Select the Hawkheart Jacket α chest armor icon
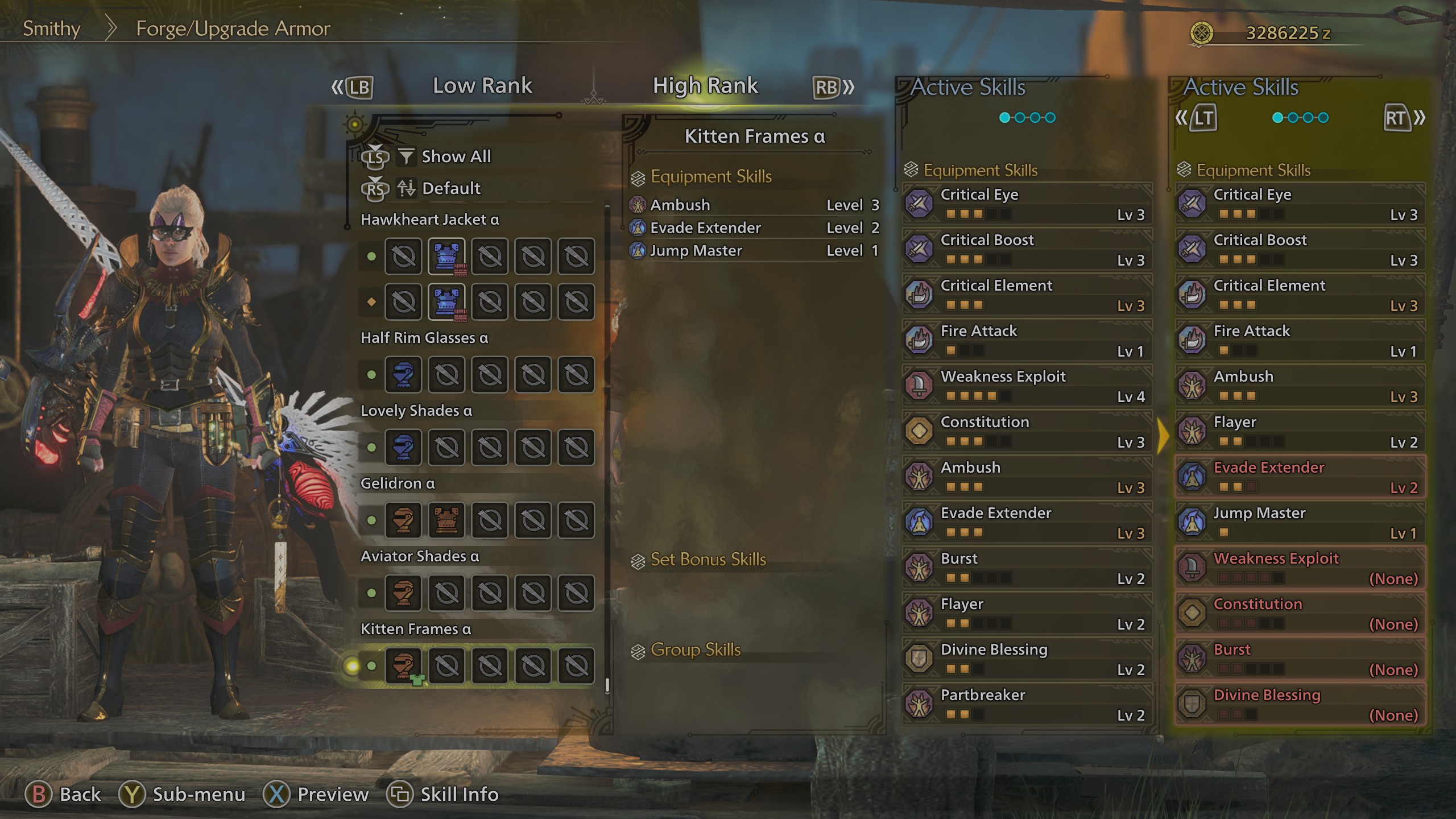Image resolution: width=1456 pixels, height=819 pixels. click(x=447, y=257)
